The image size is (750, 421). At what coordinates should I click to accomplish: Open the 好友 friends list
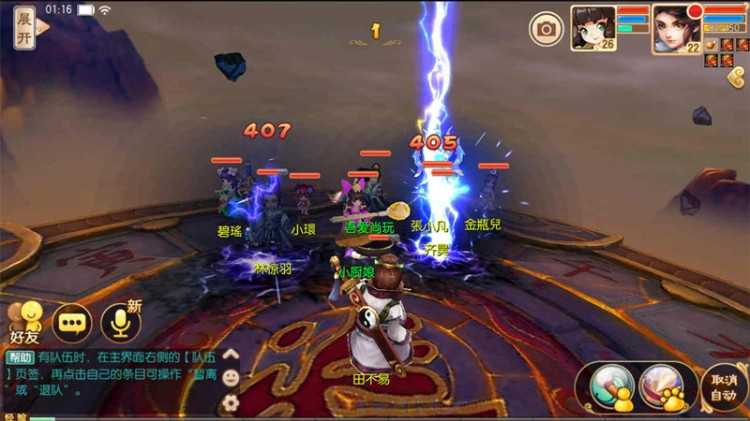[25, 320]
